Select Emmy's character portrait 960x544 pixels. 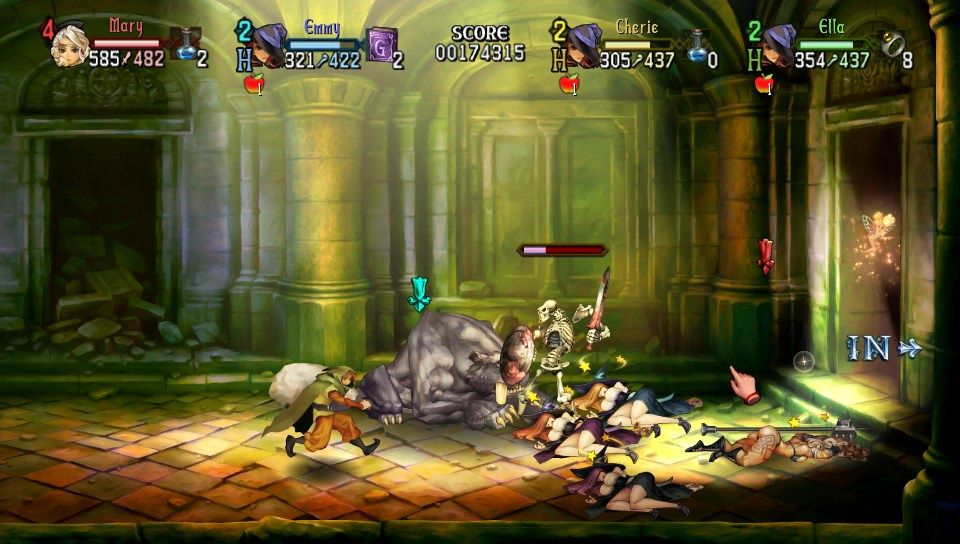[267, 44]
